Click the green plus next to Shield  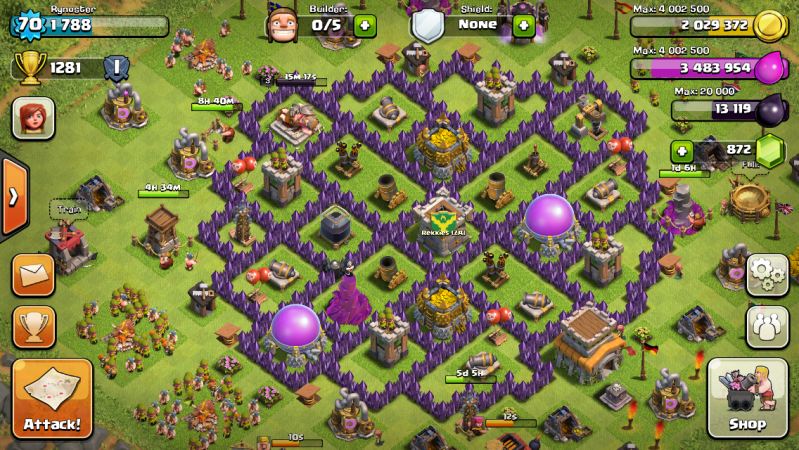pyautogui.click(x=523, y=25)
